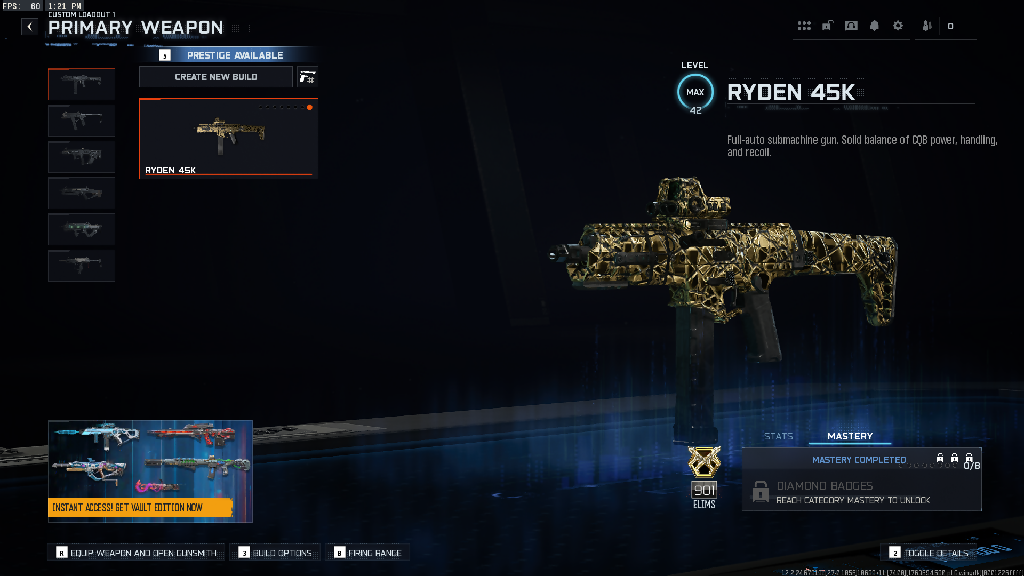This screenshot has width=1024, height=576.
Task: Open the social party icon
Action: tap(925, 26)
